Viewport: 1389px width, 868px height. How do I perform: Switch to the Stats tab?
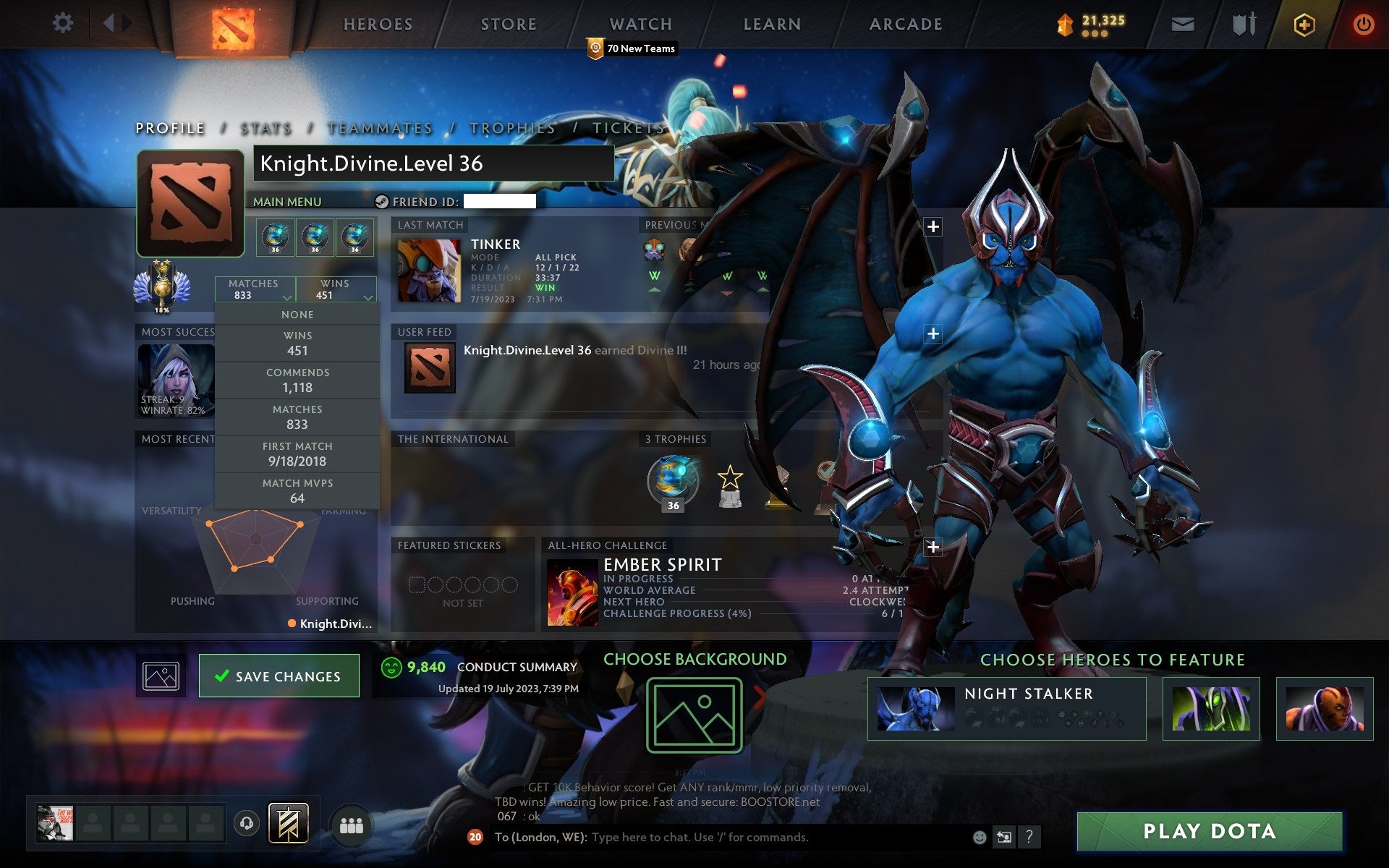[x=265, y=127]
